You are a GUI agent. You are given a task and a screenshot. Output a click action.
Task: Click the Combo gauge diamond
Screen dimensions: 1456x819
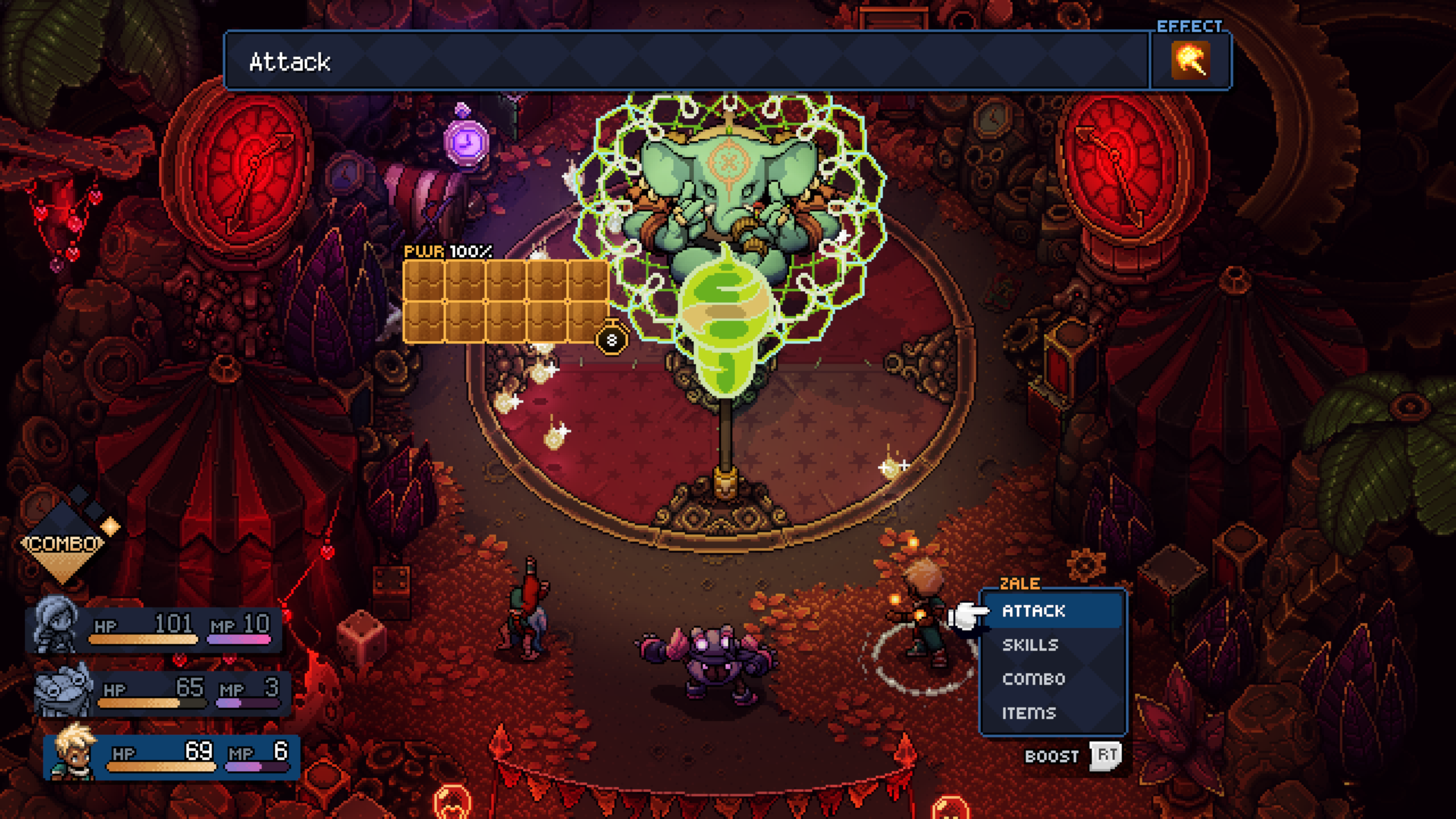pos(64,544)
